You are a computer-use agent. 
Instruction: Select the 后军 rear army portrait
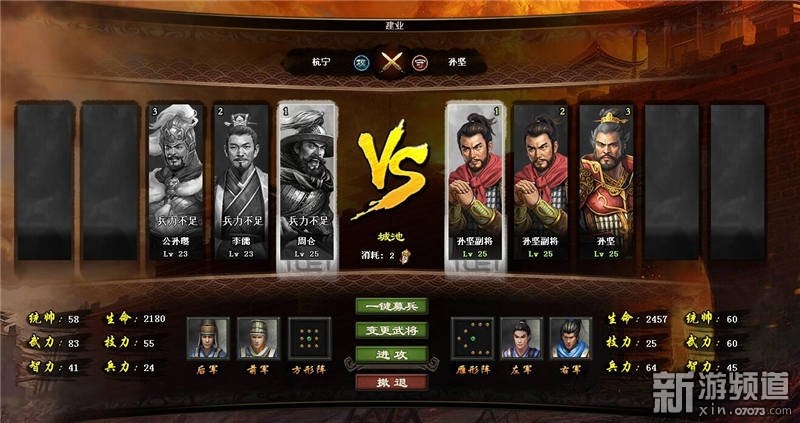point(208,339)
